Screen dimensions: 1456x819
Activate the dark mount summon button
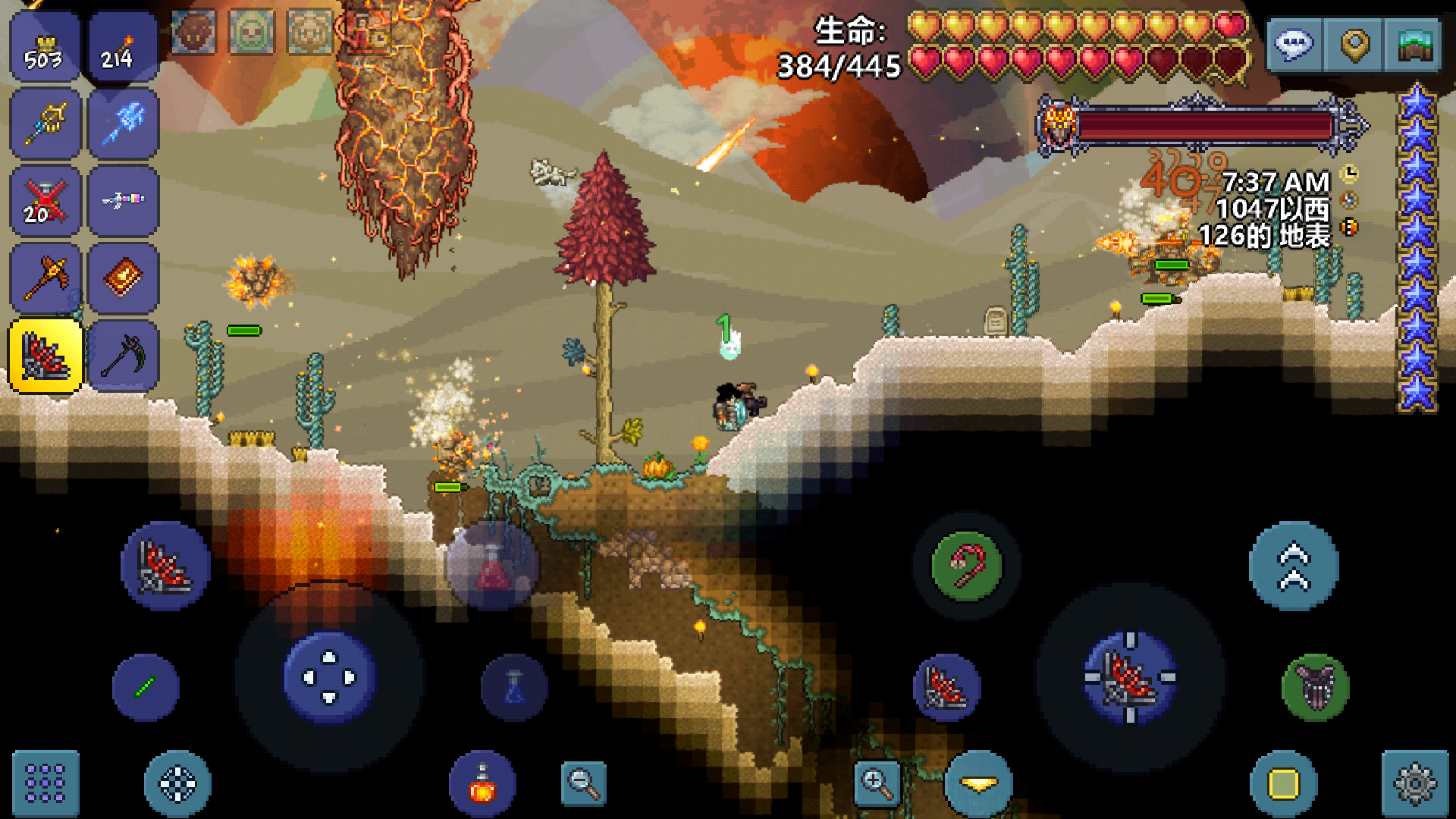1316,687
